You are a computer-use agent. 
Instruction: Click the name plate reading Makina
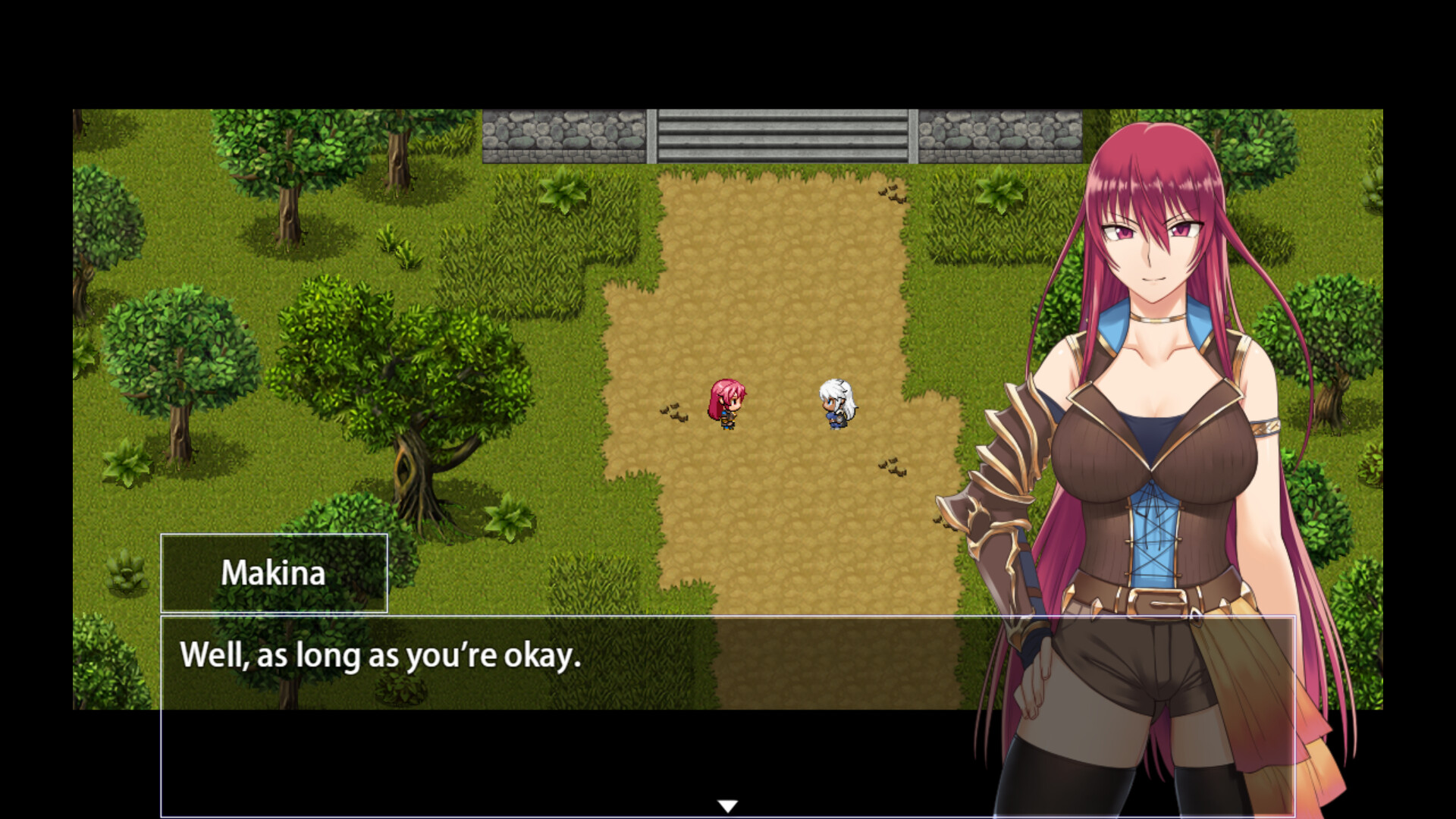click(275, 574)
